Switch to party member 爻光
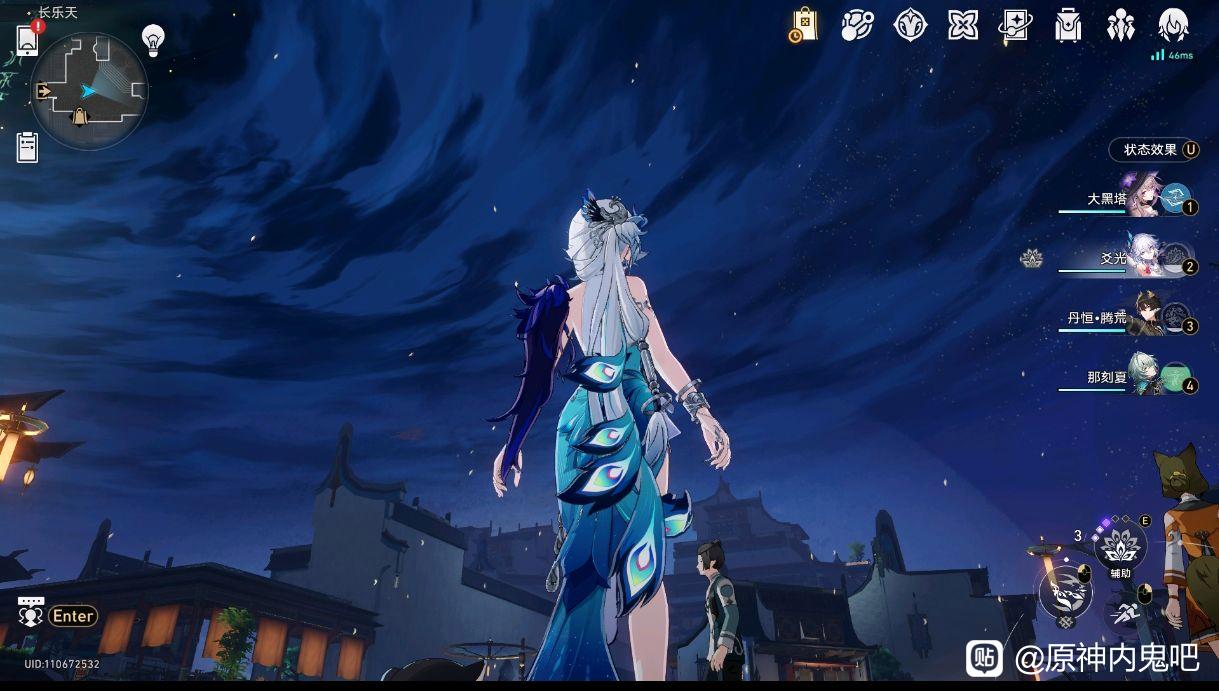The height and width of the screenshot is (691, 1219). point(1143,258)
